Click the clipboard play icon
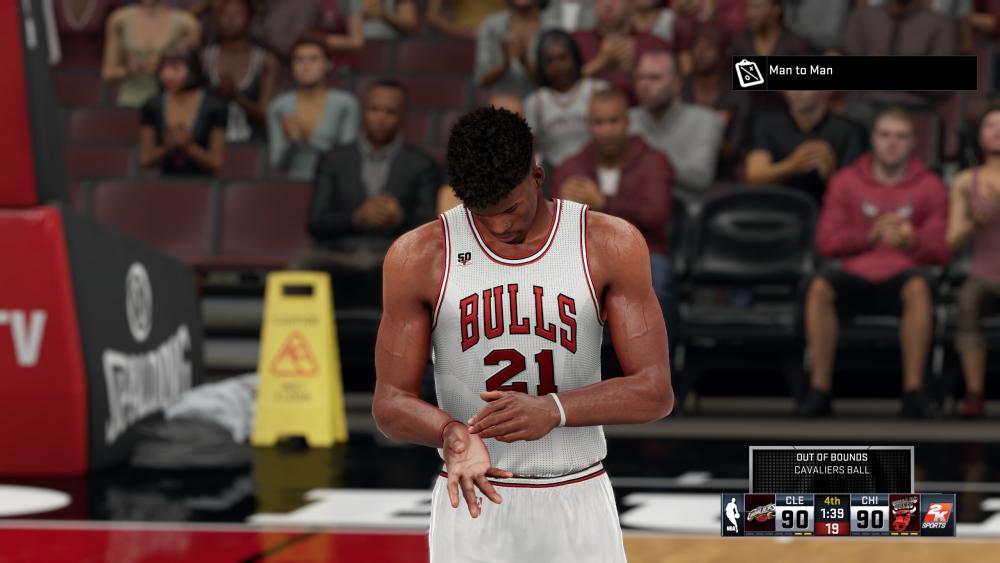 pos(748,72)
